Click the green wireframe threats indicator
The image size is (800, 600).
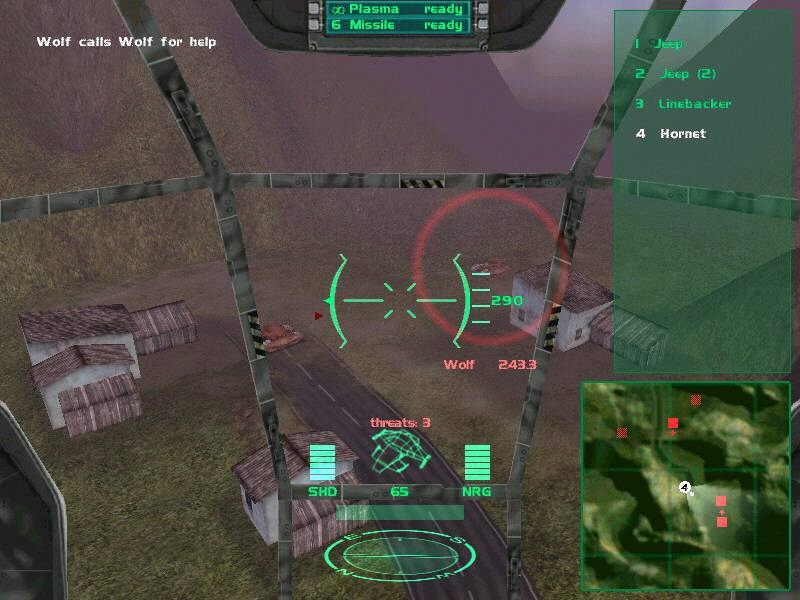(x=399, y=452)
